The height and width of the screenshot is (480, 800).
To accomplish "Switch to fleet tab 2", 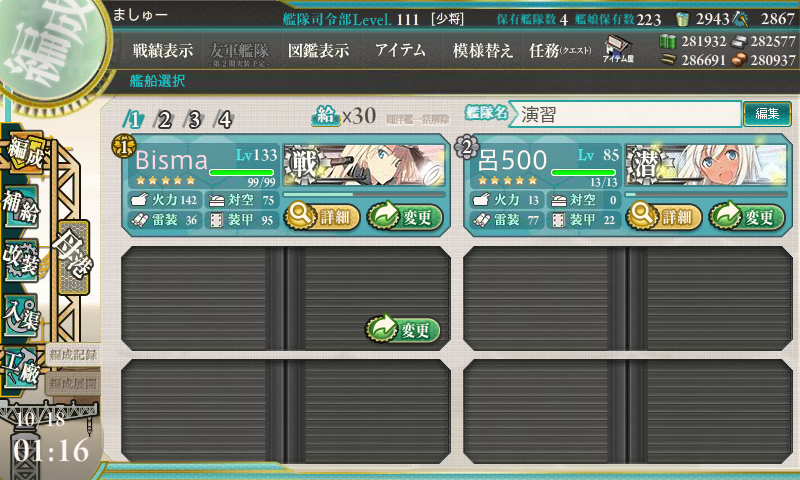I will coord(163,120).
